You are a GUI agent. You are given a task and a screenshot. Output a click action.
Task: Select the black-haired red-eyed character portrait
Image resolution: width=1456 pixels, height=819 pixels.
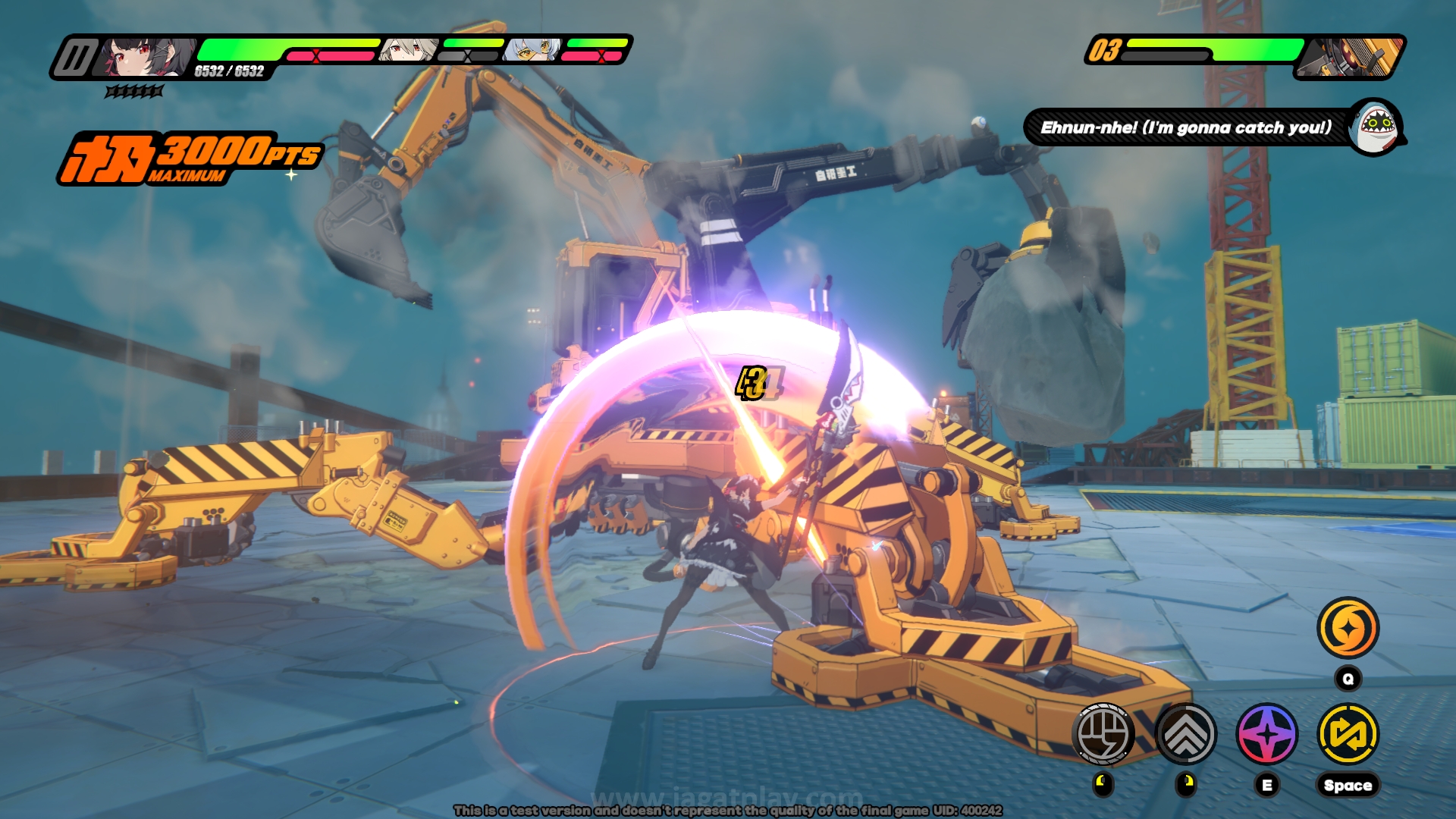click(144, 57)
